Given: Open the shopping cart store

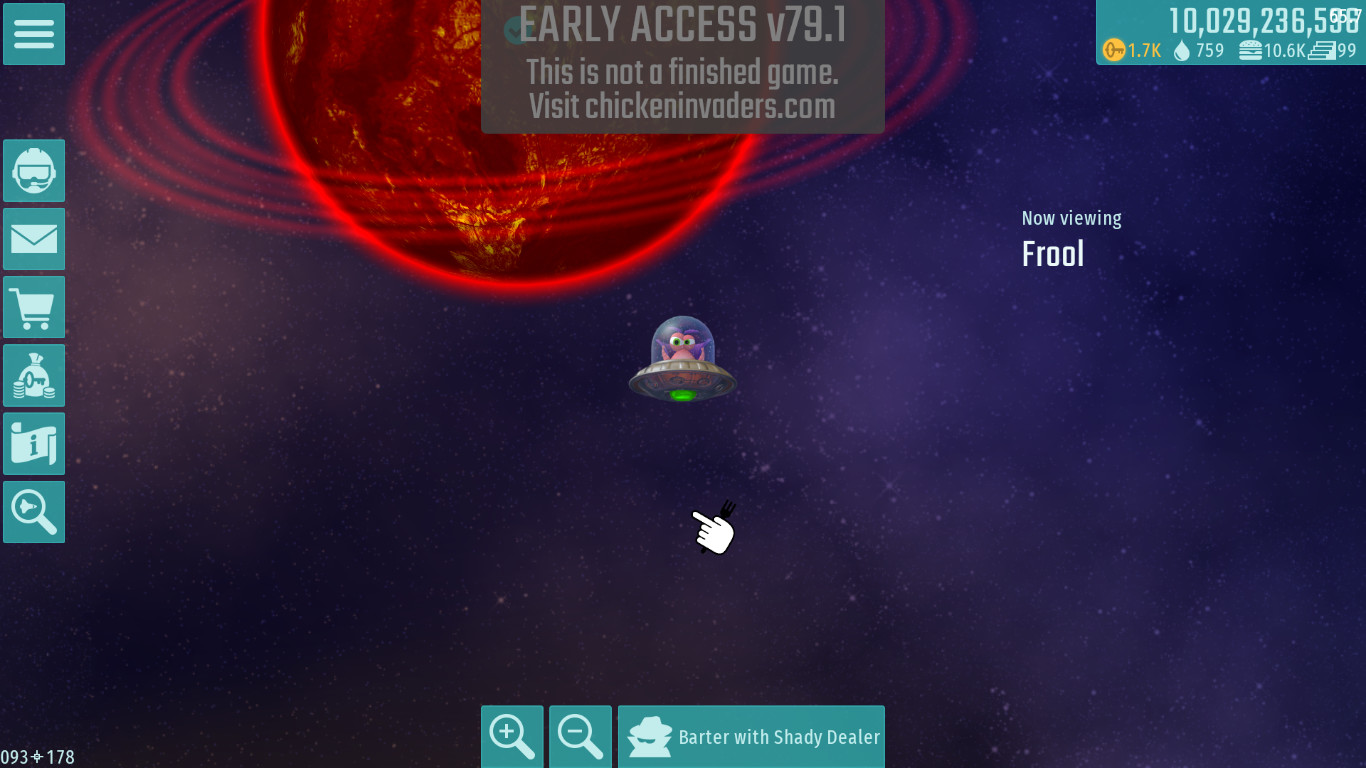Looking at the screenshot, I should (34, 307).
